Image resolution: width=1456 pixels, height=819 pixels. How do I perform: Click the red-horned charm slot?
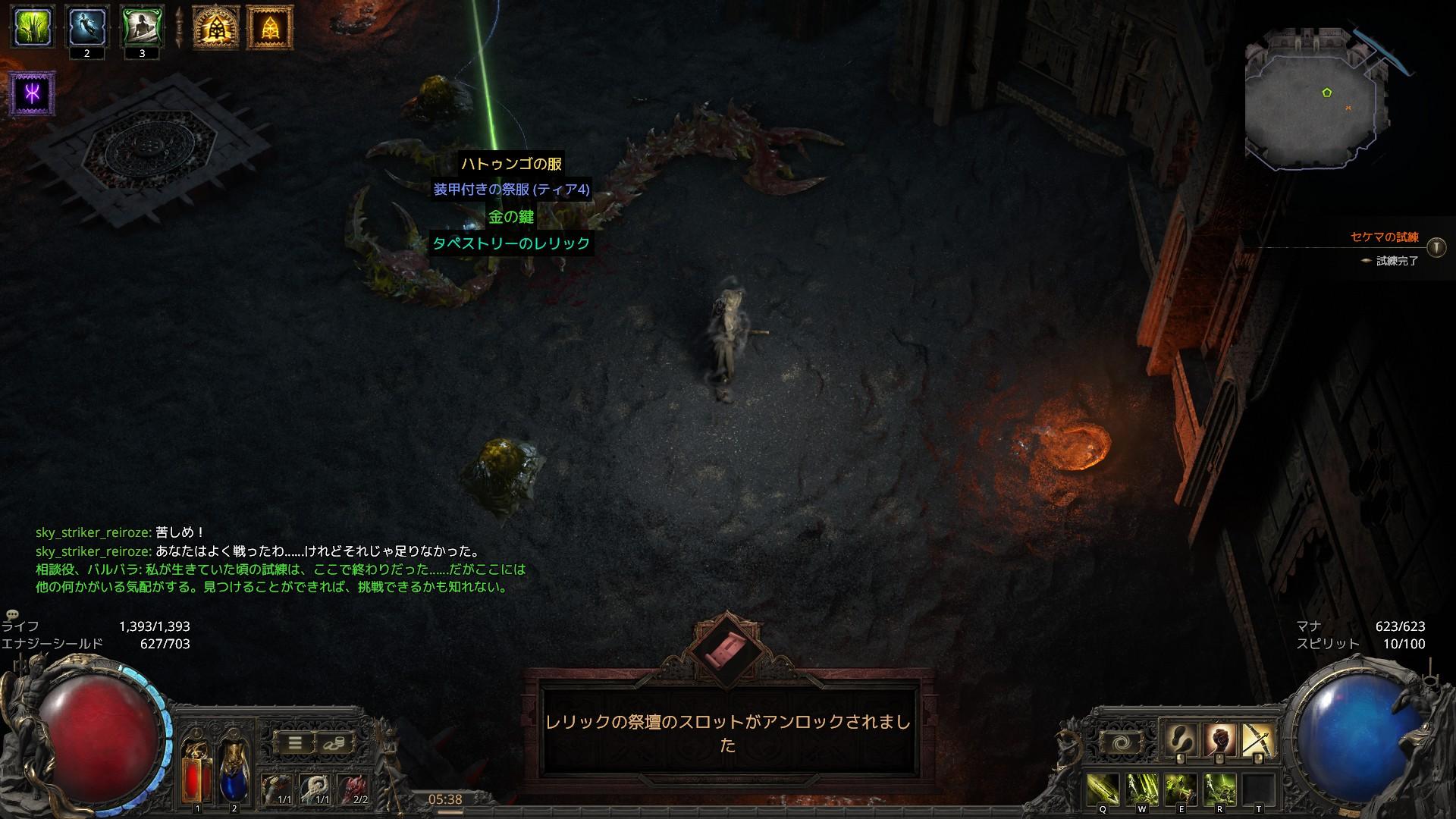point(353,789)
